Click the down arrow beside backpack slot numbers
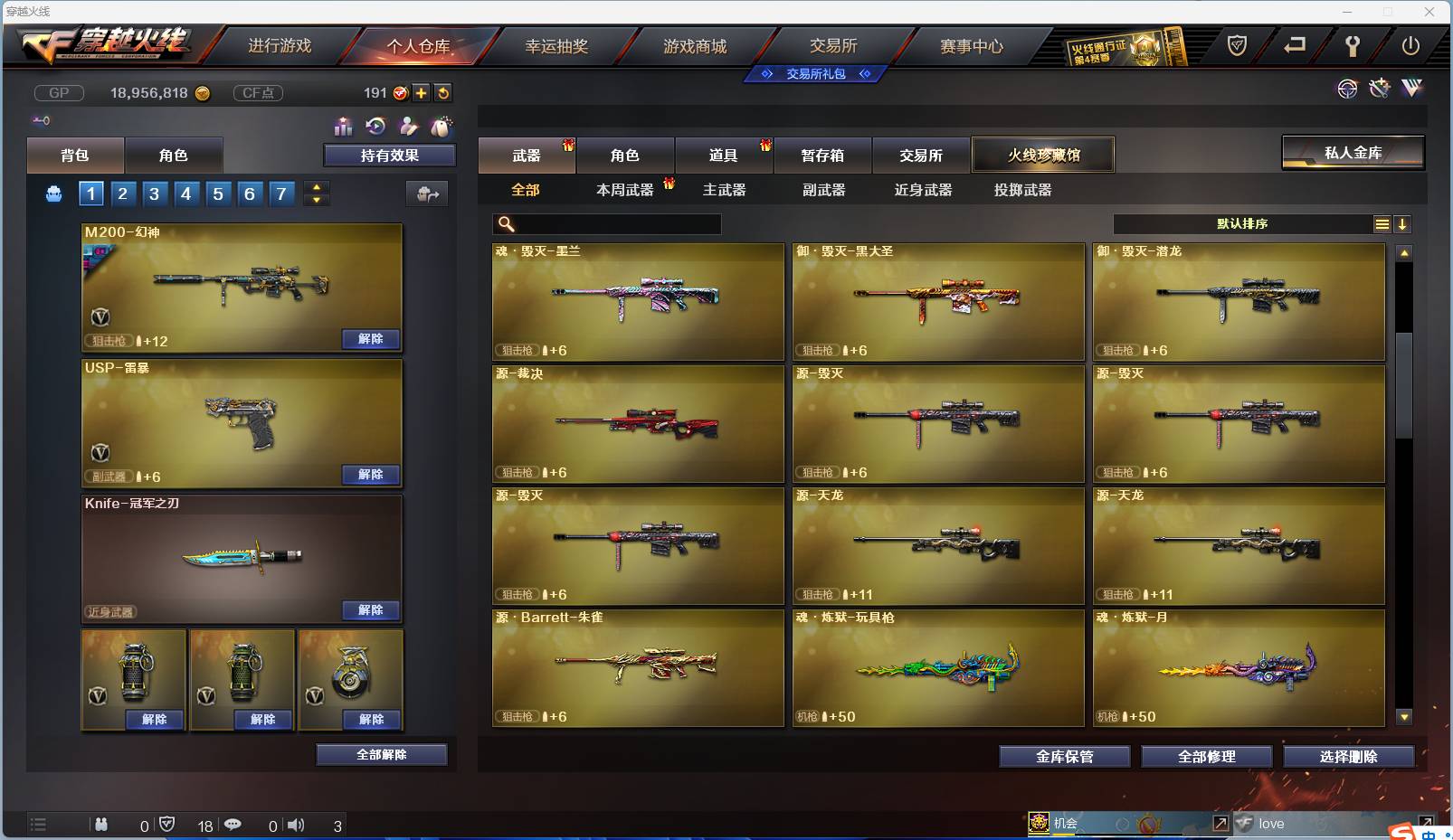 click(316, 199)
